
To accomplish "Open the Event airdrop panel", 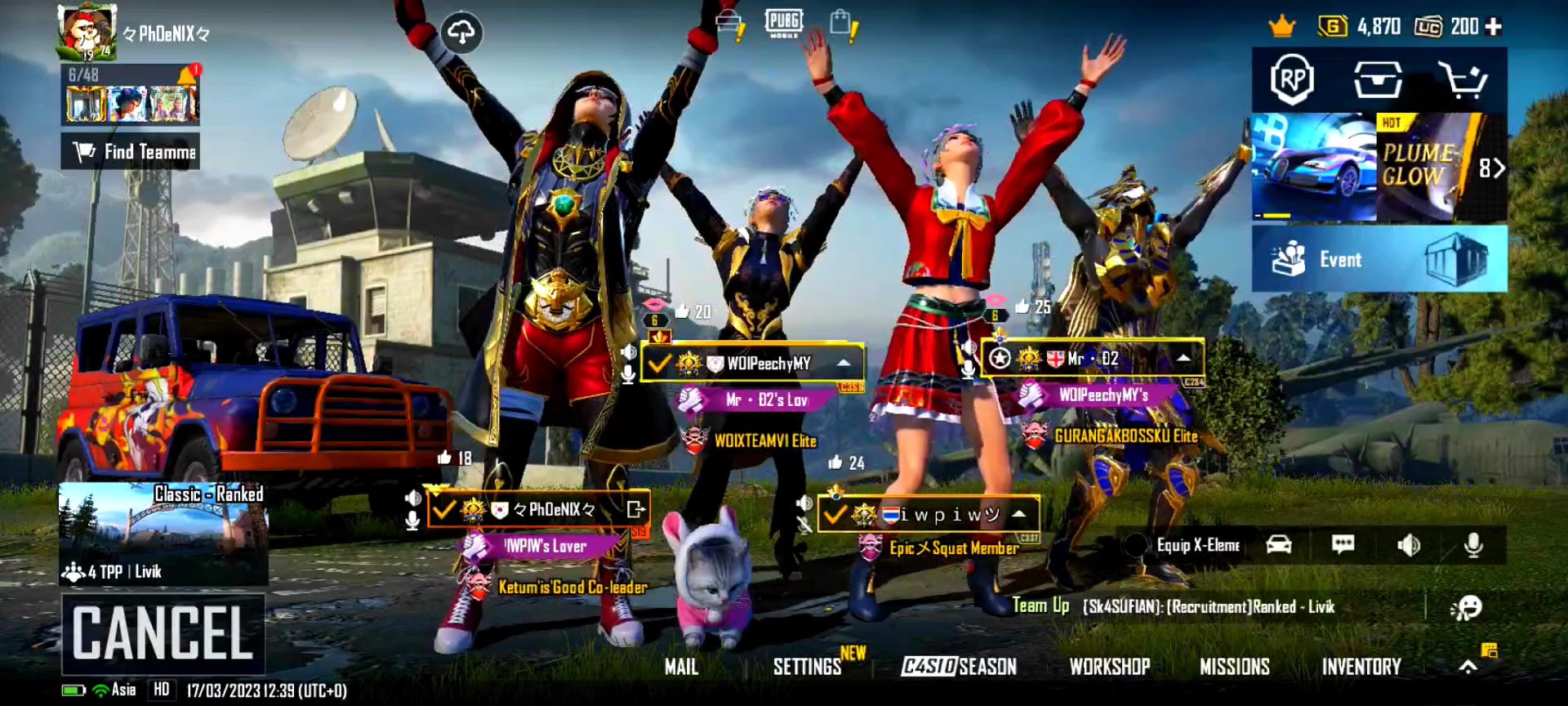I will click(x=1380, y=260).
